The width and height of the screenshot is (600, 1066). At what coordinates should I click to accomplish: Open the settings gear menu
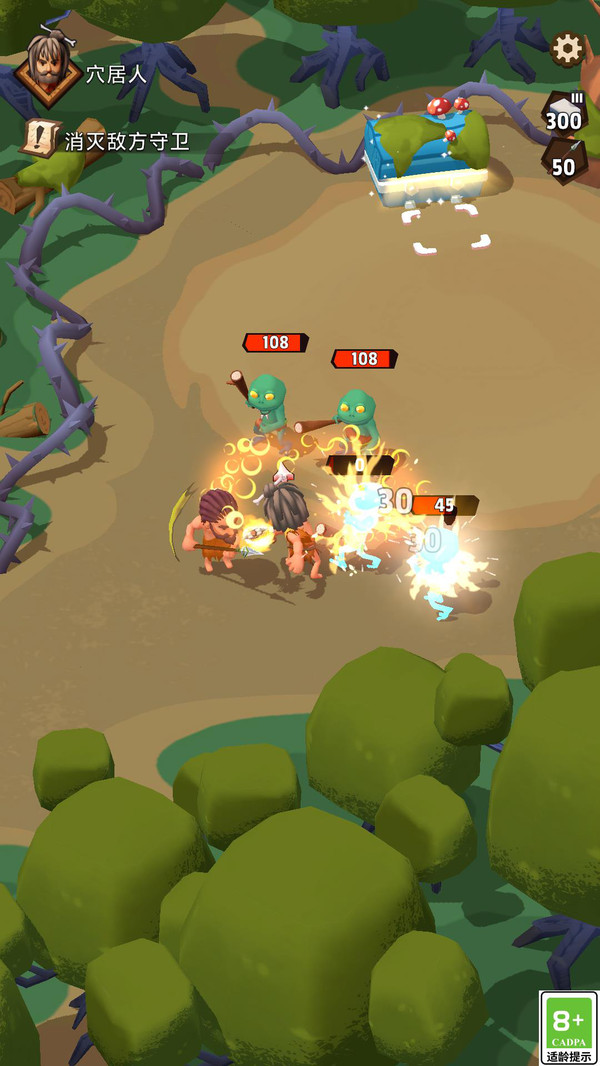point(567,48)
